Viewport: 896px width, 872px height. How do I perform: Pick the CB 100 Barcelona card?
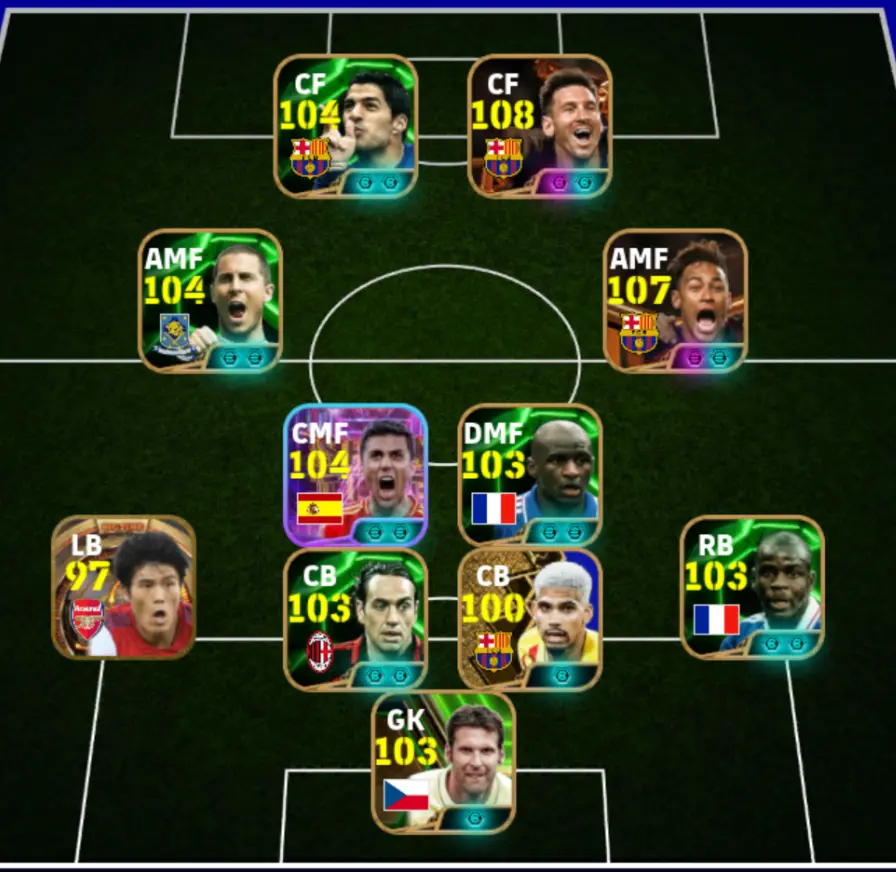[x=530, y=620]
